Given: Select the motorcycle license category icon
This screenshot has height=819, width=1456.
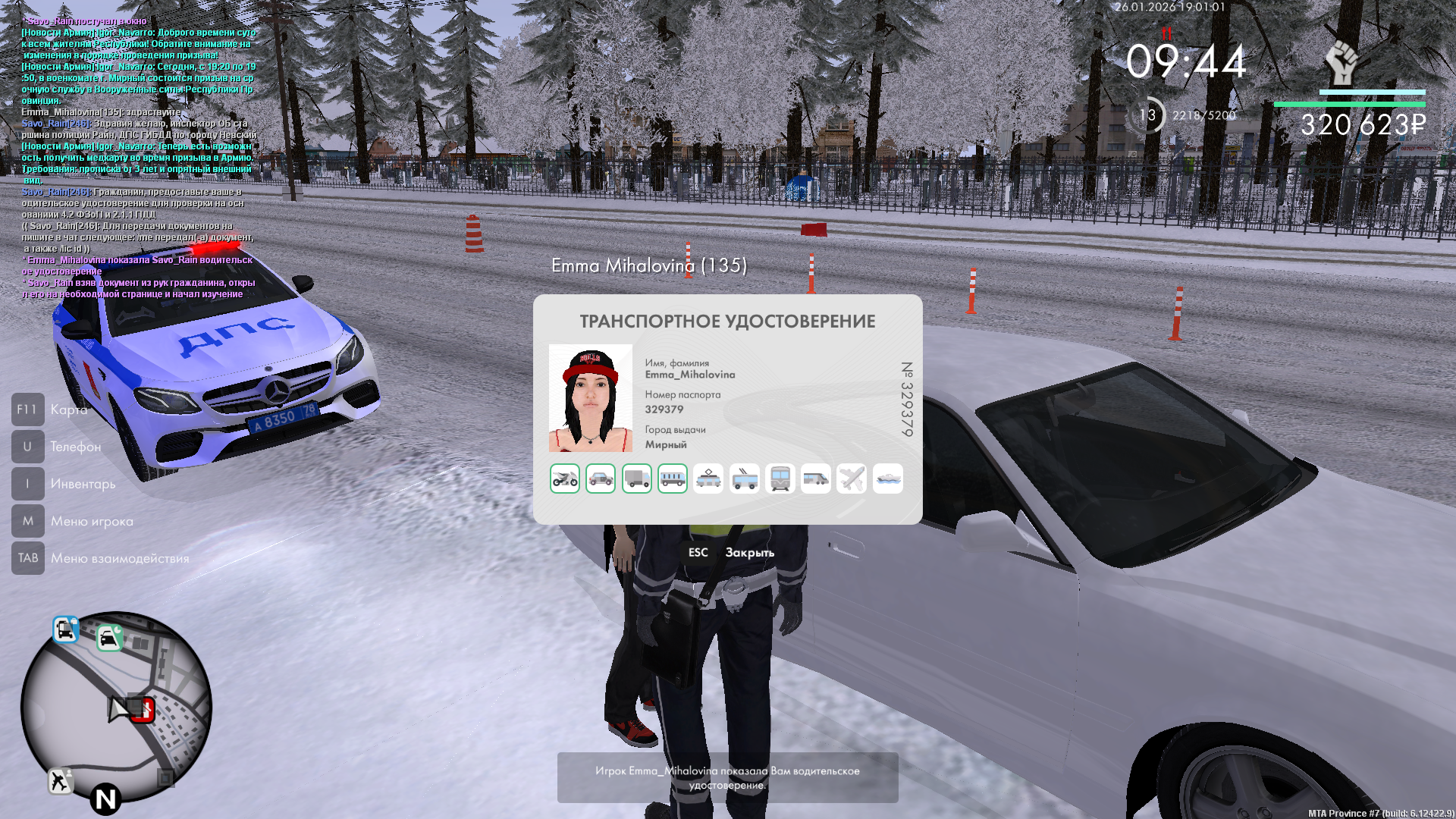Looking at the screenshot, I should tap(565, 479).
